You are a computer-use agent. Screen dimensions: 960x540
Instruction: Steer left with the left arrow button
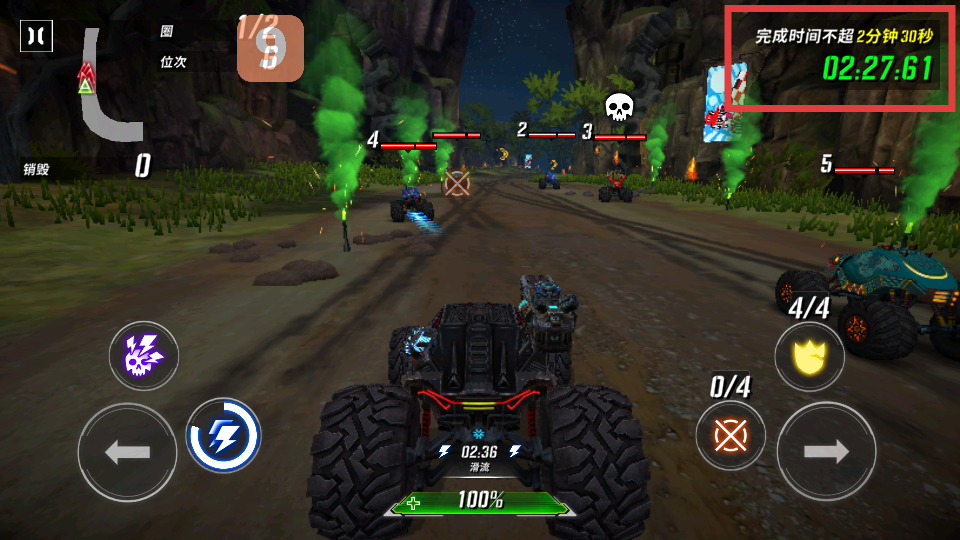click(127, 452)
